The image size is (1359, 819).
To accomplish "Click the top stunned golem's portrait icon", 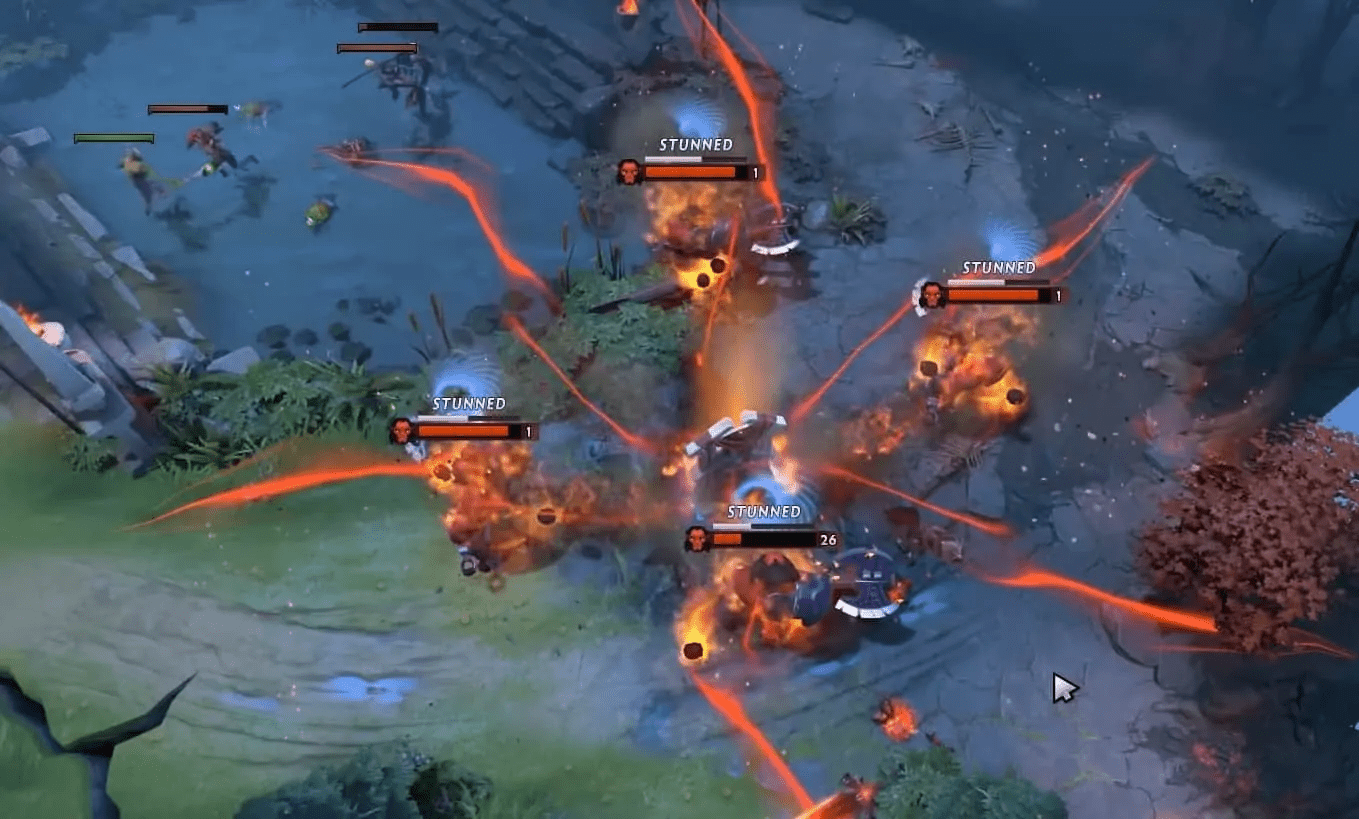I will [628, 170].
